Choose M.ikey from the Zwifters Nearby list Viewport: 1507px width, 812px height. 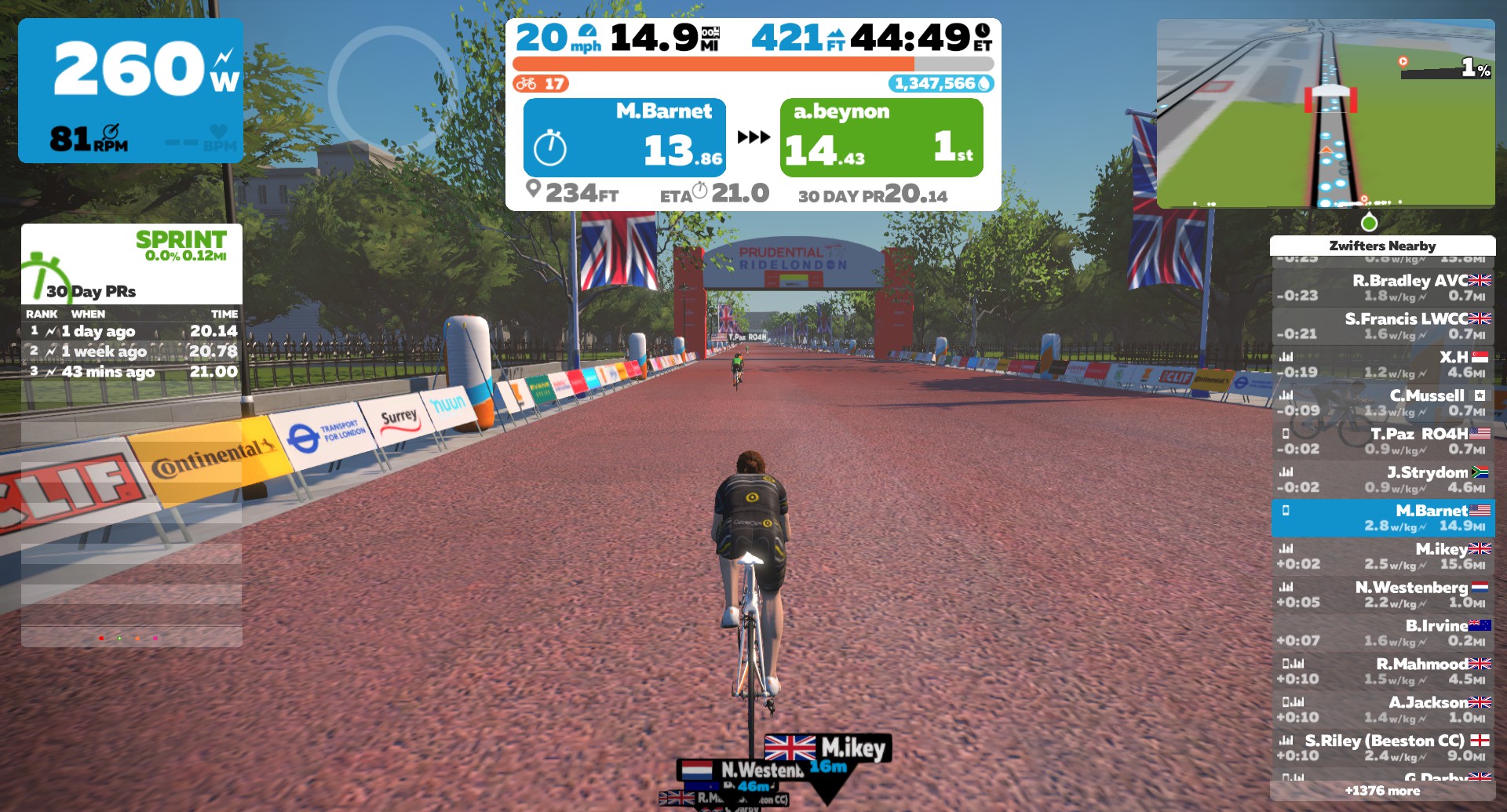[1383, 557]
